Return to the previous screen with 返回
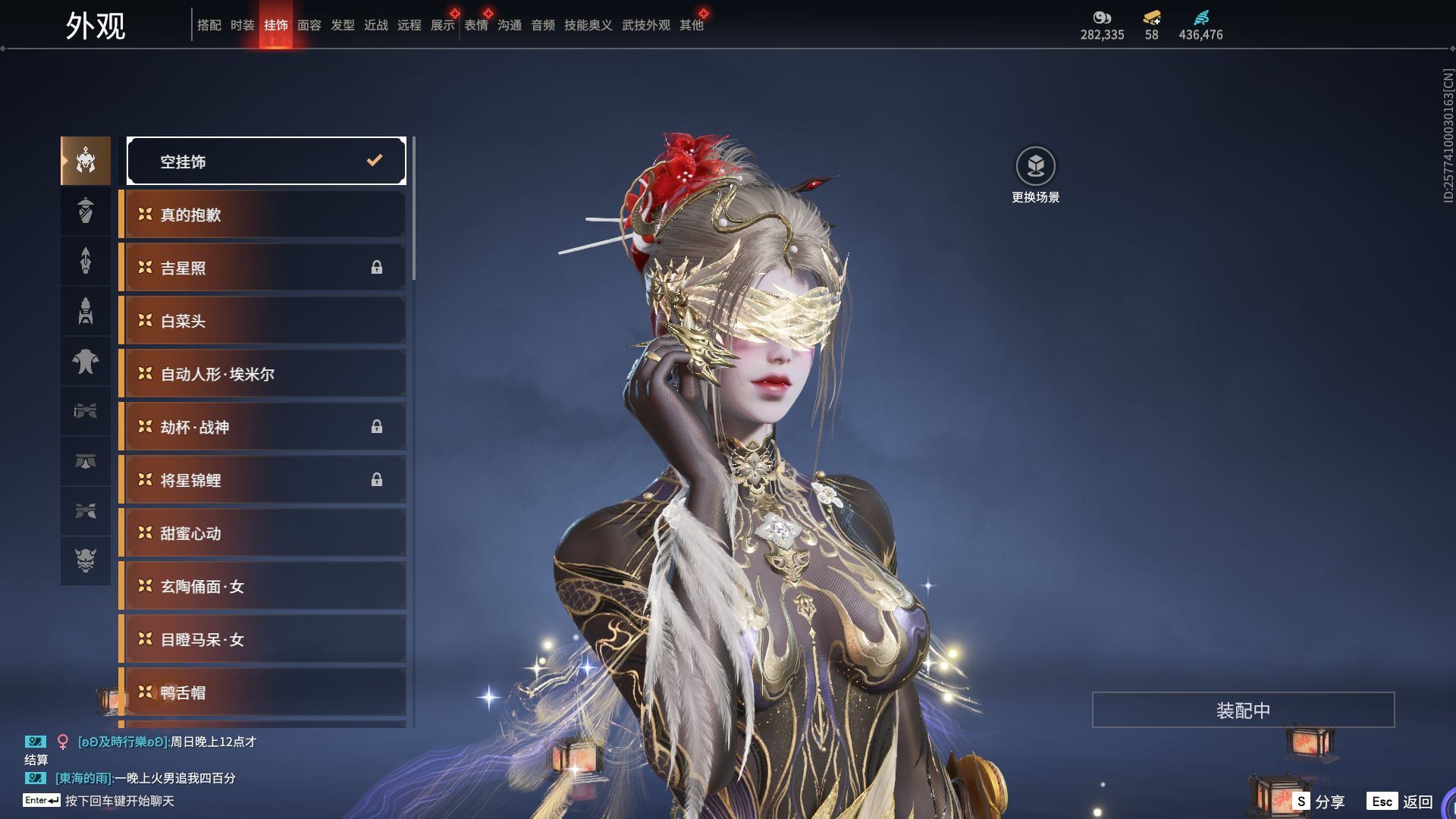1456x819 pixels. tap(1401, 802)
